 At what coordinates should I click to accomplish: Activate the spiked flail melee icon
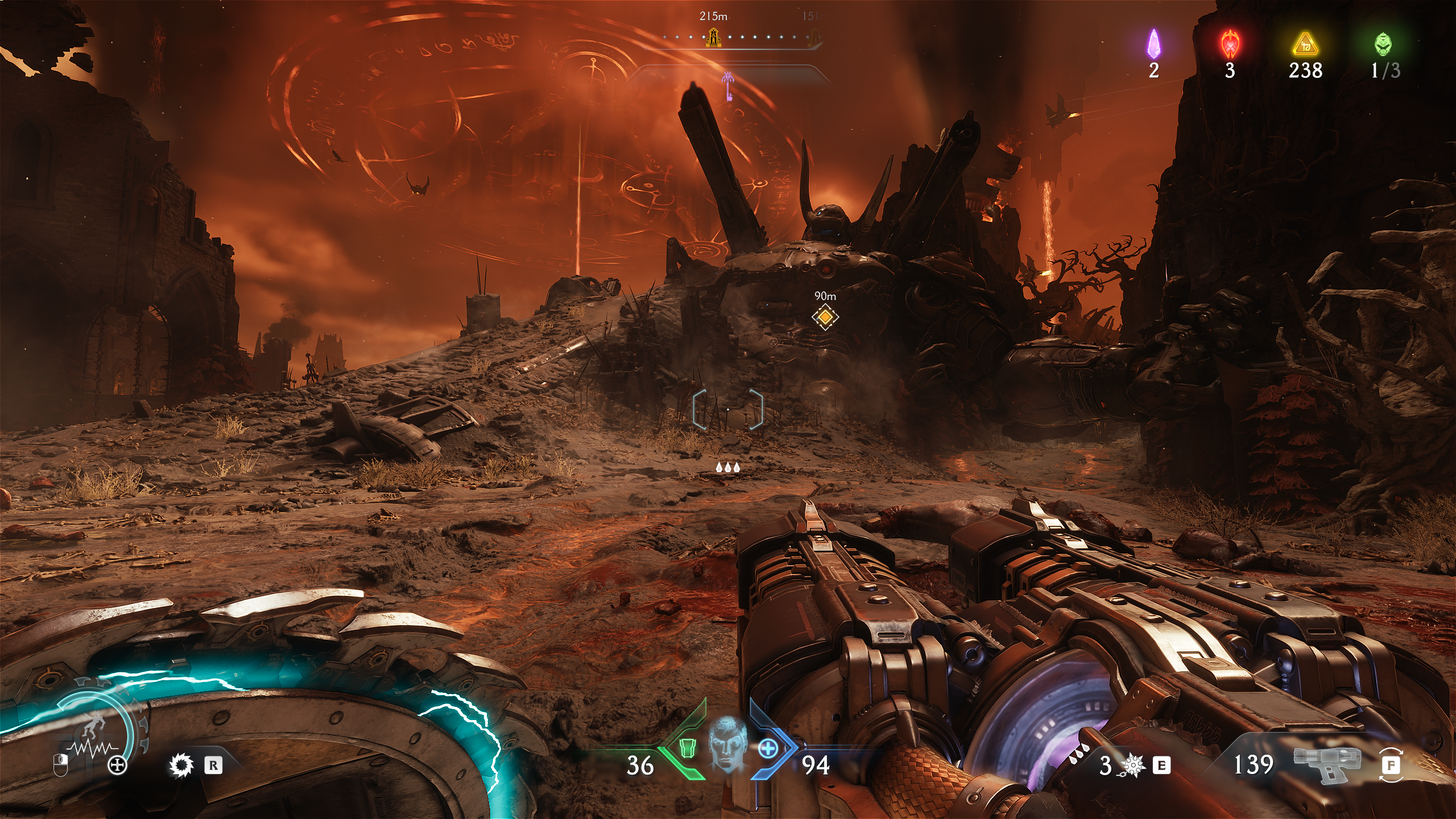1132,766
